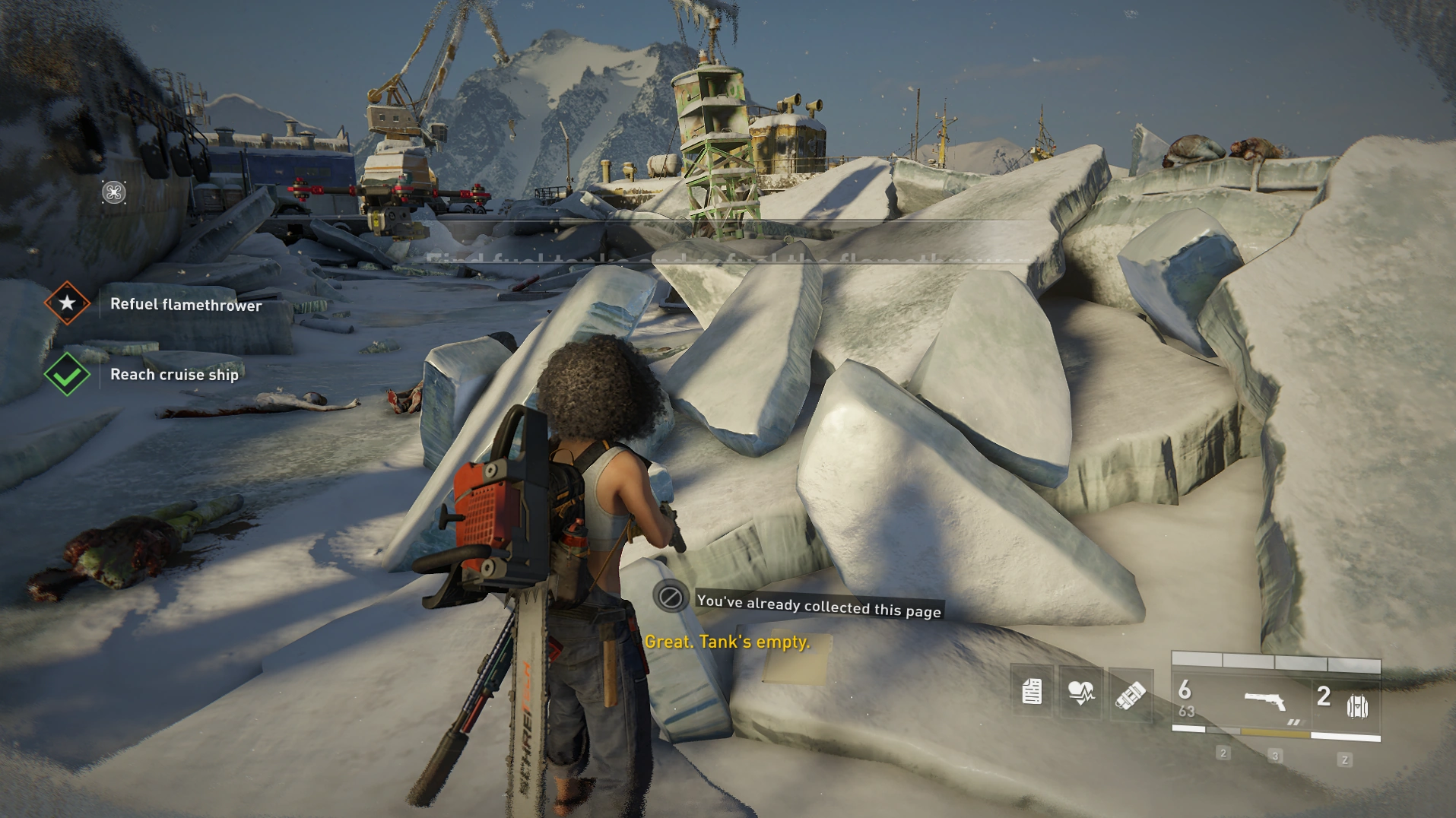Open the document page icon slot
1456x818 pixels.
click(x=1032, y=692)
